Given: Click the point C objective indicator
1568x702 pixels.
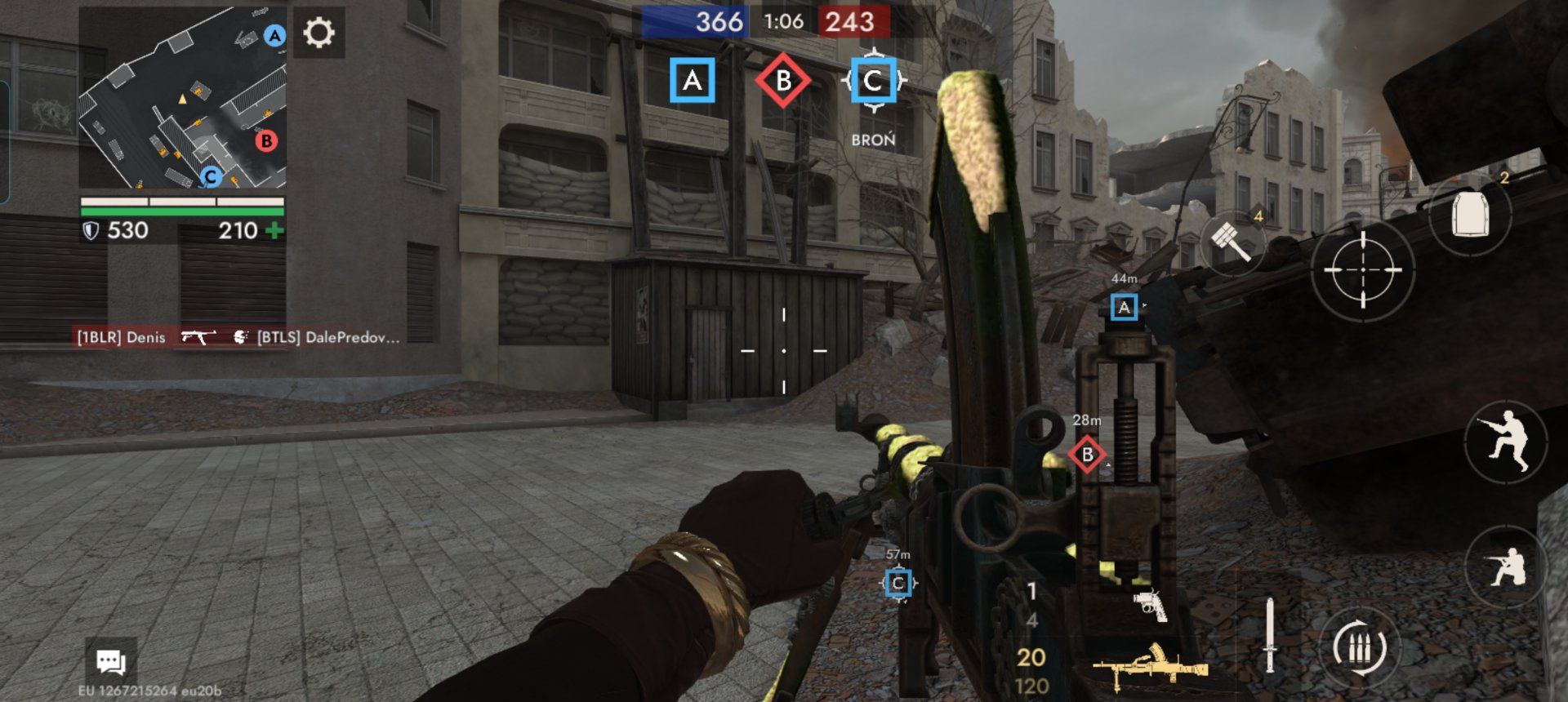Looking at the screenshot, I should (873, 80).
